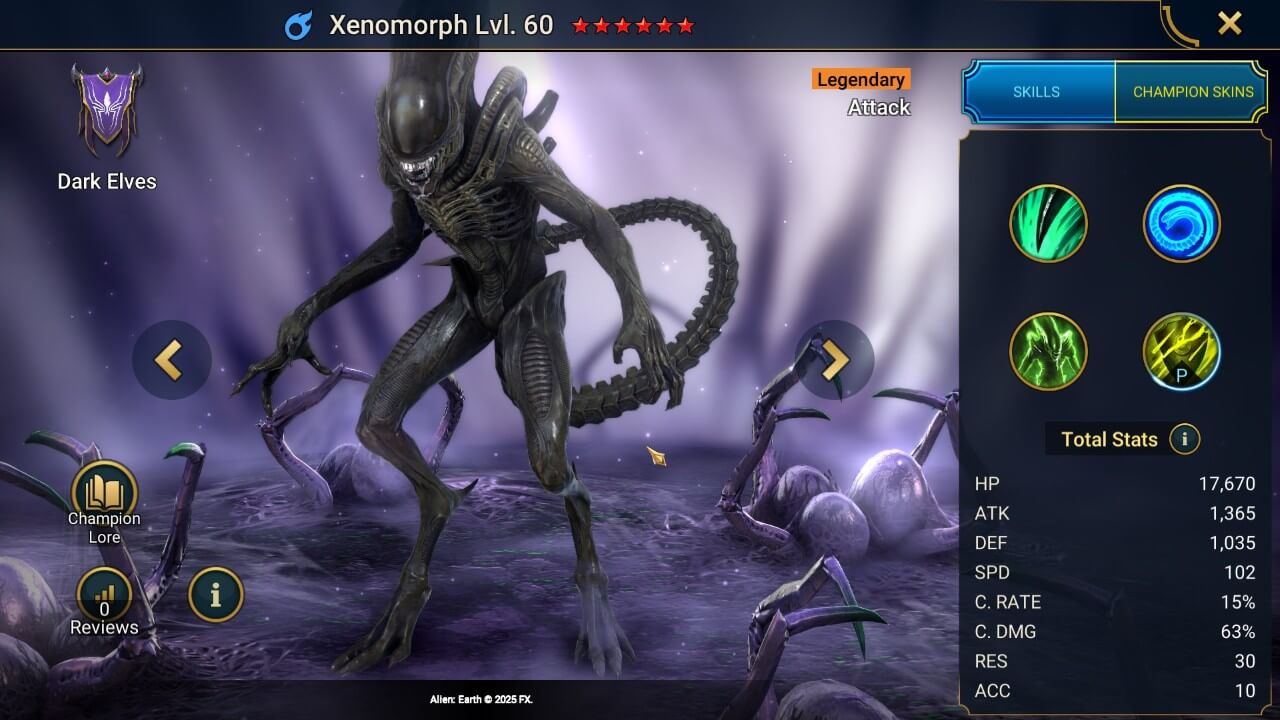View the passive skill marked P
The width and height of the screenshot is (1280, 720).
[1181, 351]
